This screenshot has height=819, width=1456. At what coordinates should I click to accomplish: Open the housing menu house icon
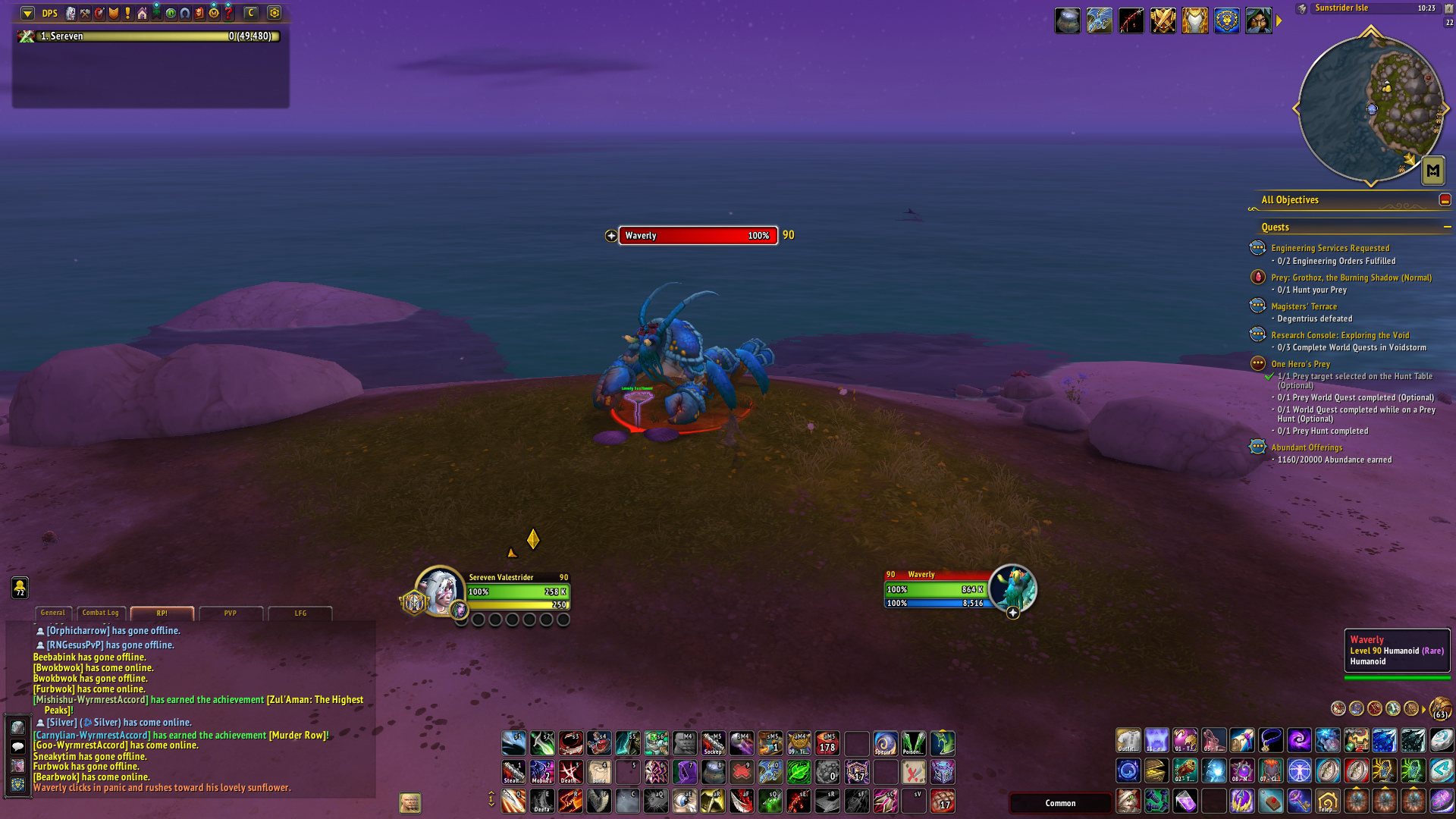(x=142, y=13)
